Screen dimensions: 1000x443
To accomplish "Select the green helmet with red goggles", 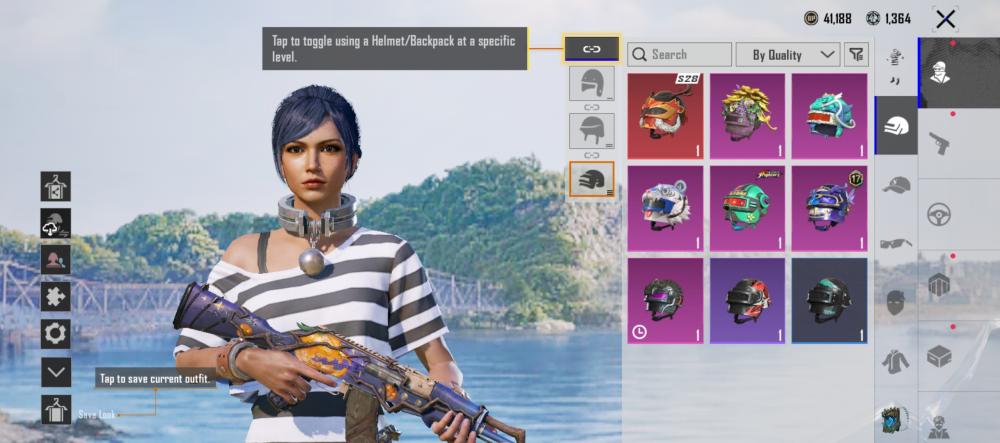I will (747, 208).
